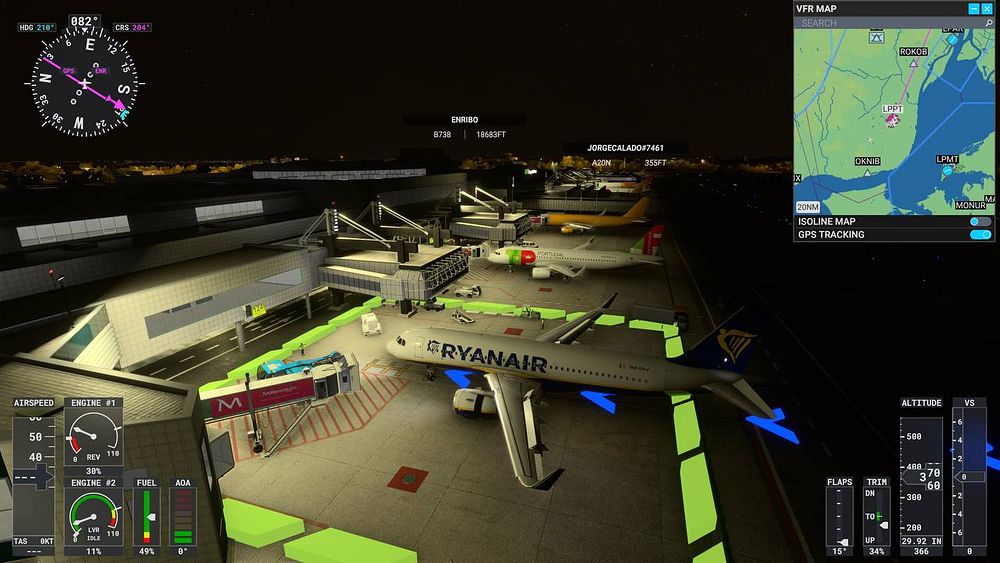
Task: Click the MONUR waypoint label
Action: click(970, 205)
